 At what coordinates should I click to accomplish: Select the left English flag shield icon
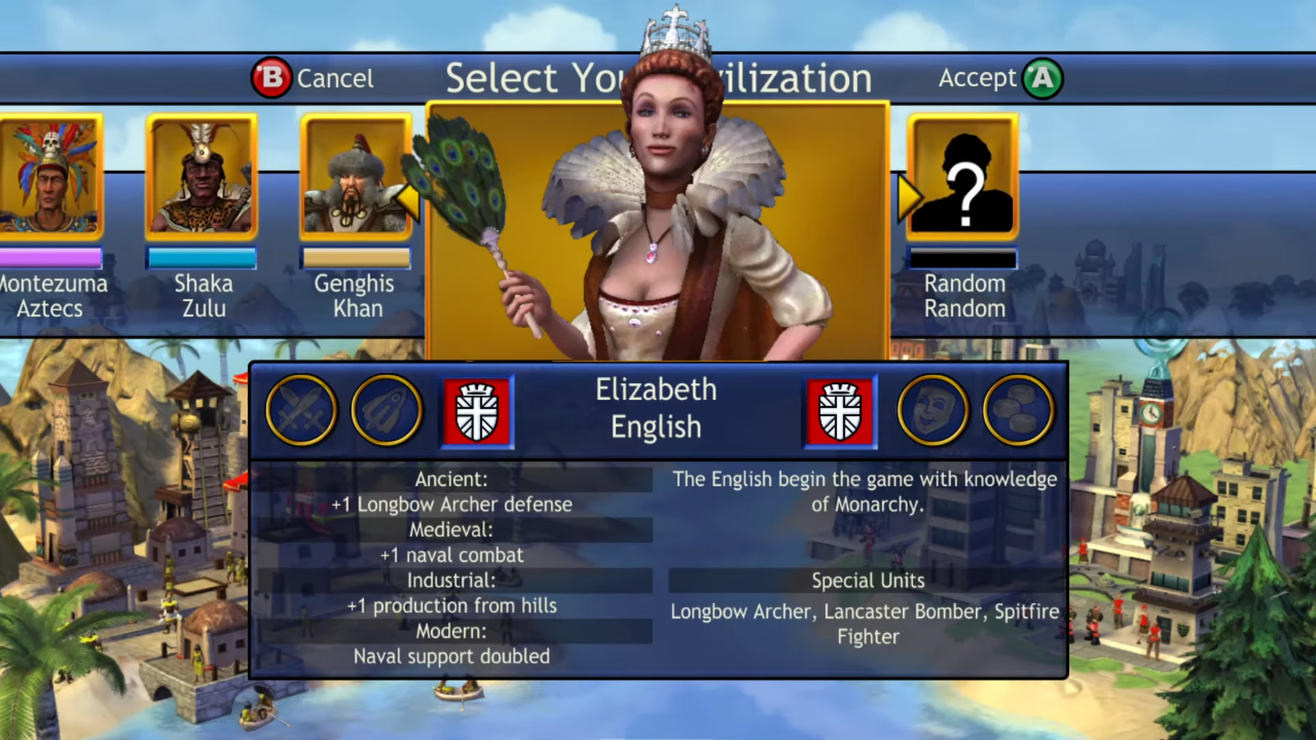point(476,409)
